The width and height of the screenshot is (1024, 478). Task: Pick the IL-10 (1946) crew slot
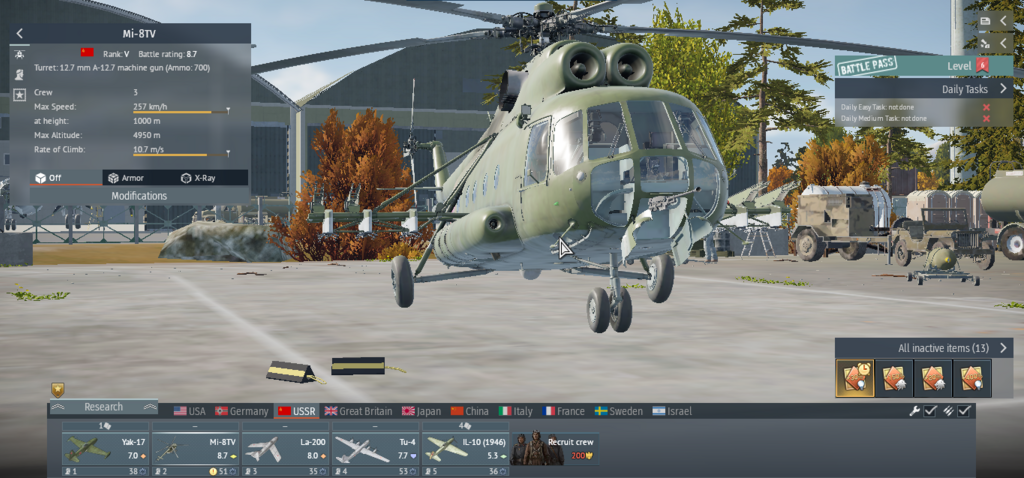(464, 448)
